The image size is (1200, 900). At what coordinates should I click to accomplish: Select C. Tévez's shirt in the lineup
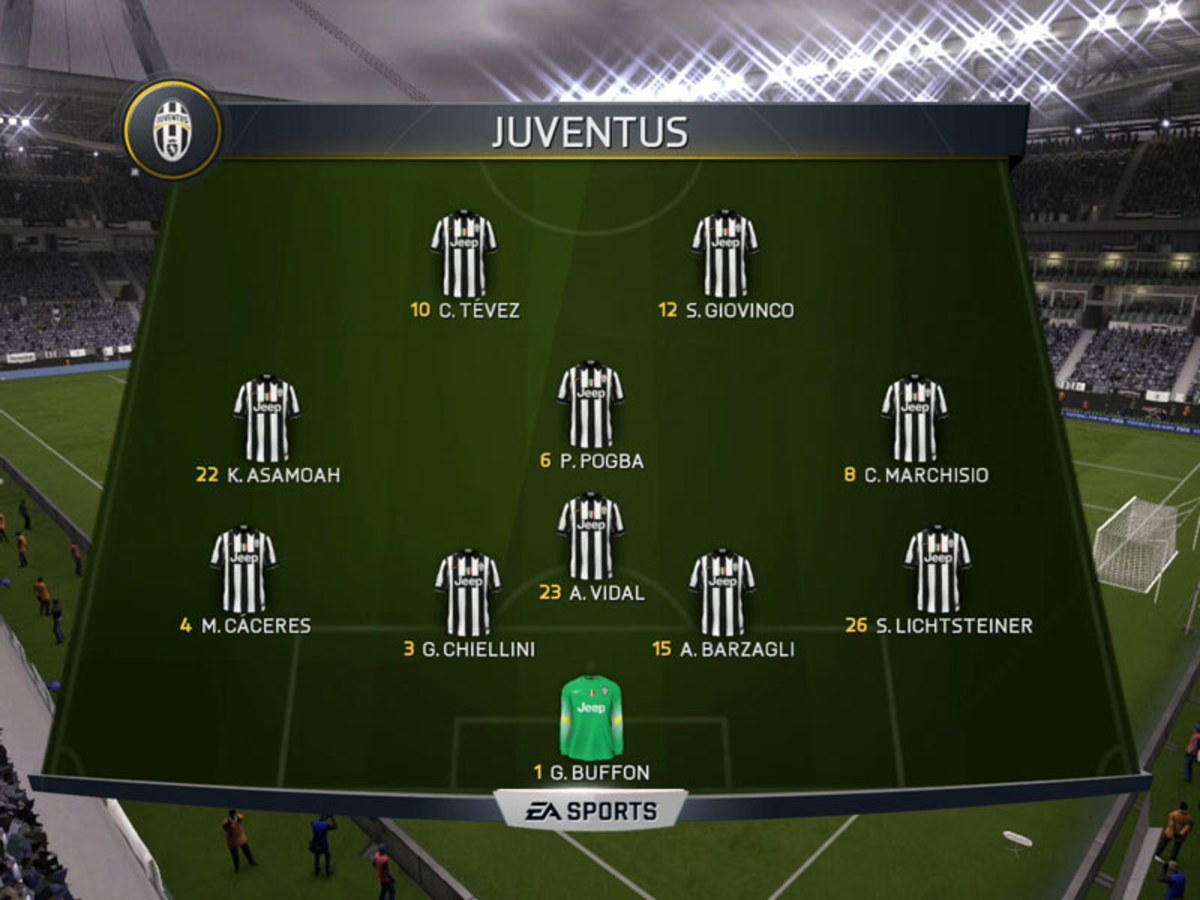[x=464, y=254]
